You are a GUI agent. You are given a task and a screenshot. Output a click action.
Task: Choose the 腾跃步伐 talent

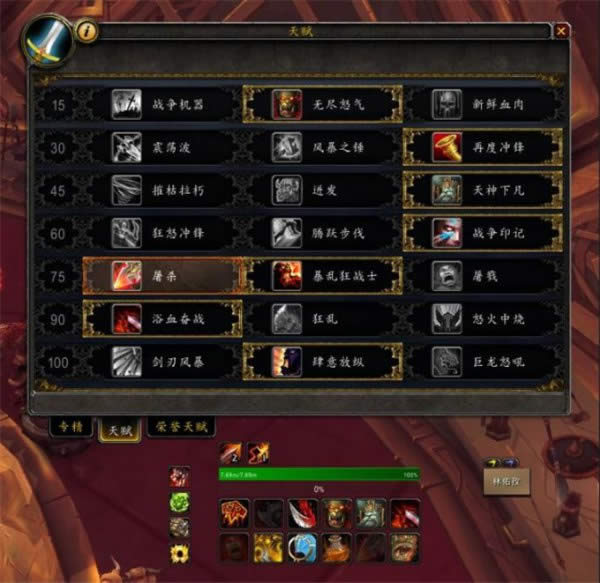click(x=323, y=233)
